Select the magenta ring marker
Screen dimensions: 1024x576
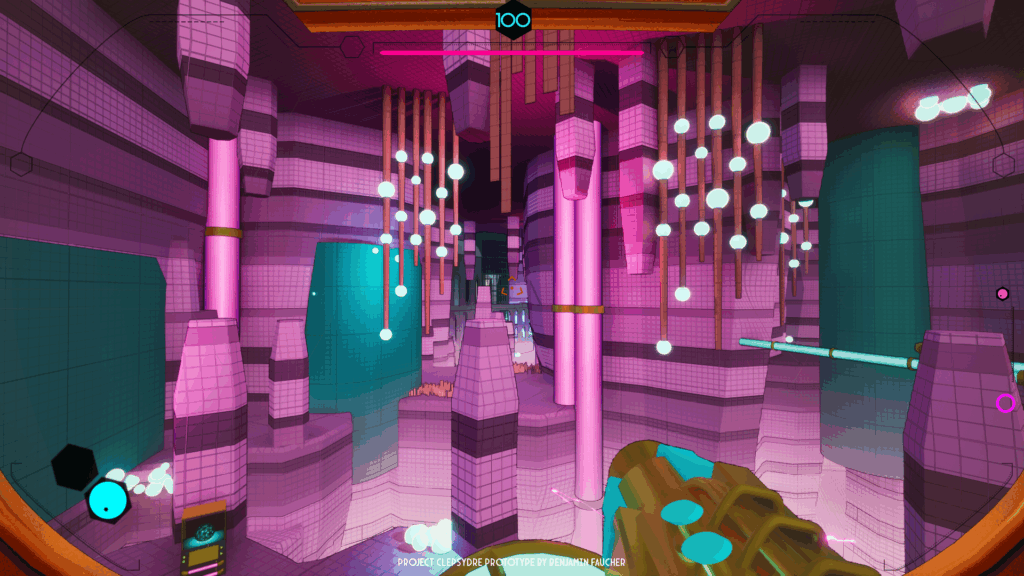pyautogui.click(x=1005, y=403)
